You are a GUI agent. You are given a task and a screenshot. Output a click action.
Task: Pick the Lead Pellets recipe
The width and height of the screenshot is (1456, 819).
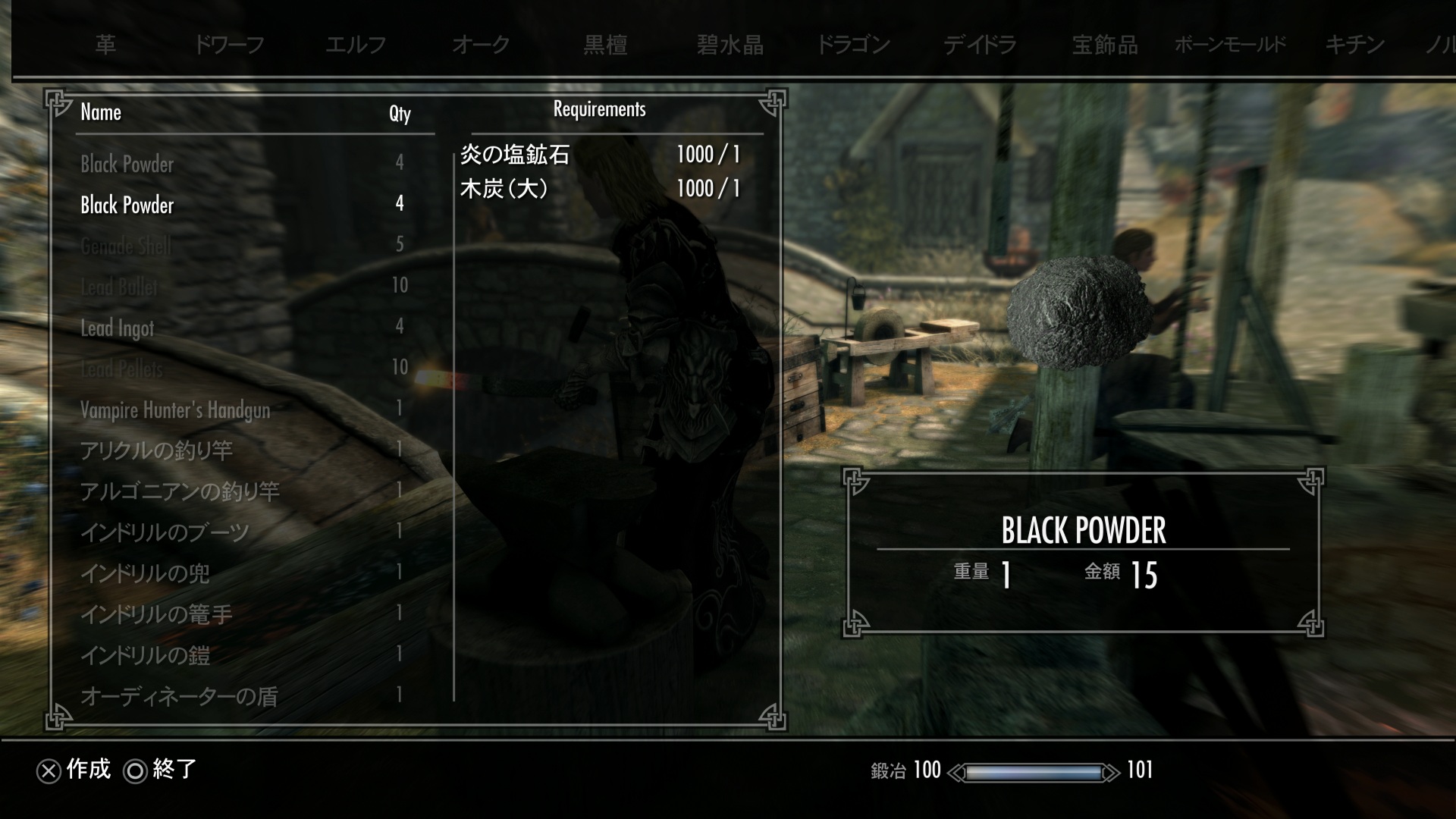[x=121, y=369]
